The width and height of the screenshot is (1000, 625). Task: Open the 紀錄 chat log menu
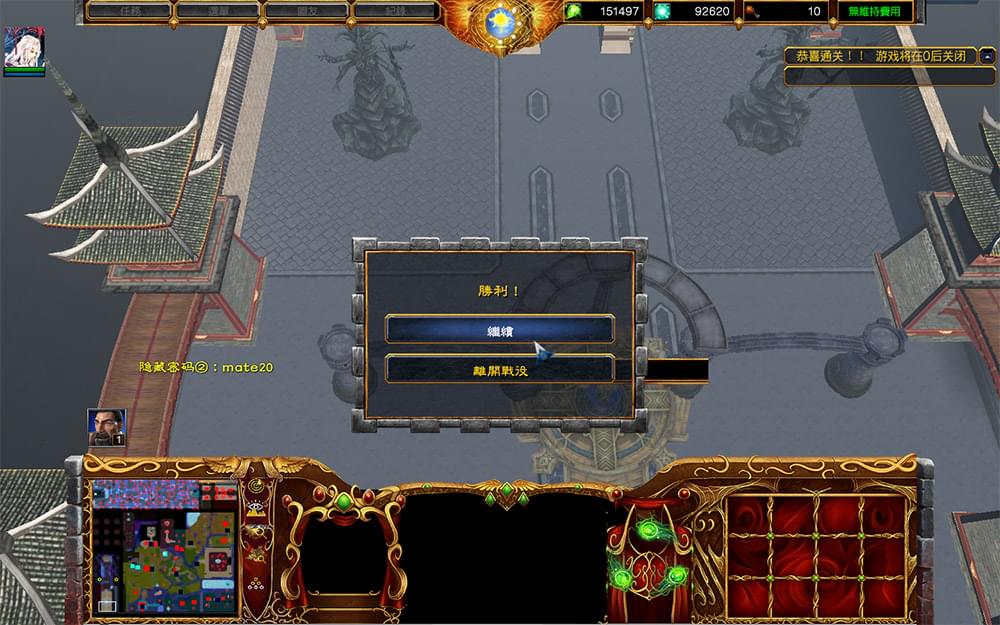point(394,12)
